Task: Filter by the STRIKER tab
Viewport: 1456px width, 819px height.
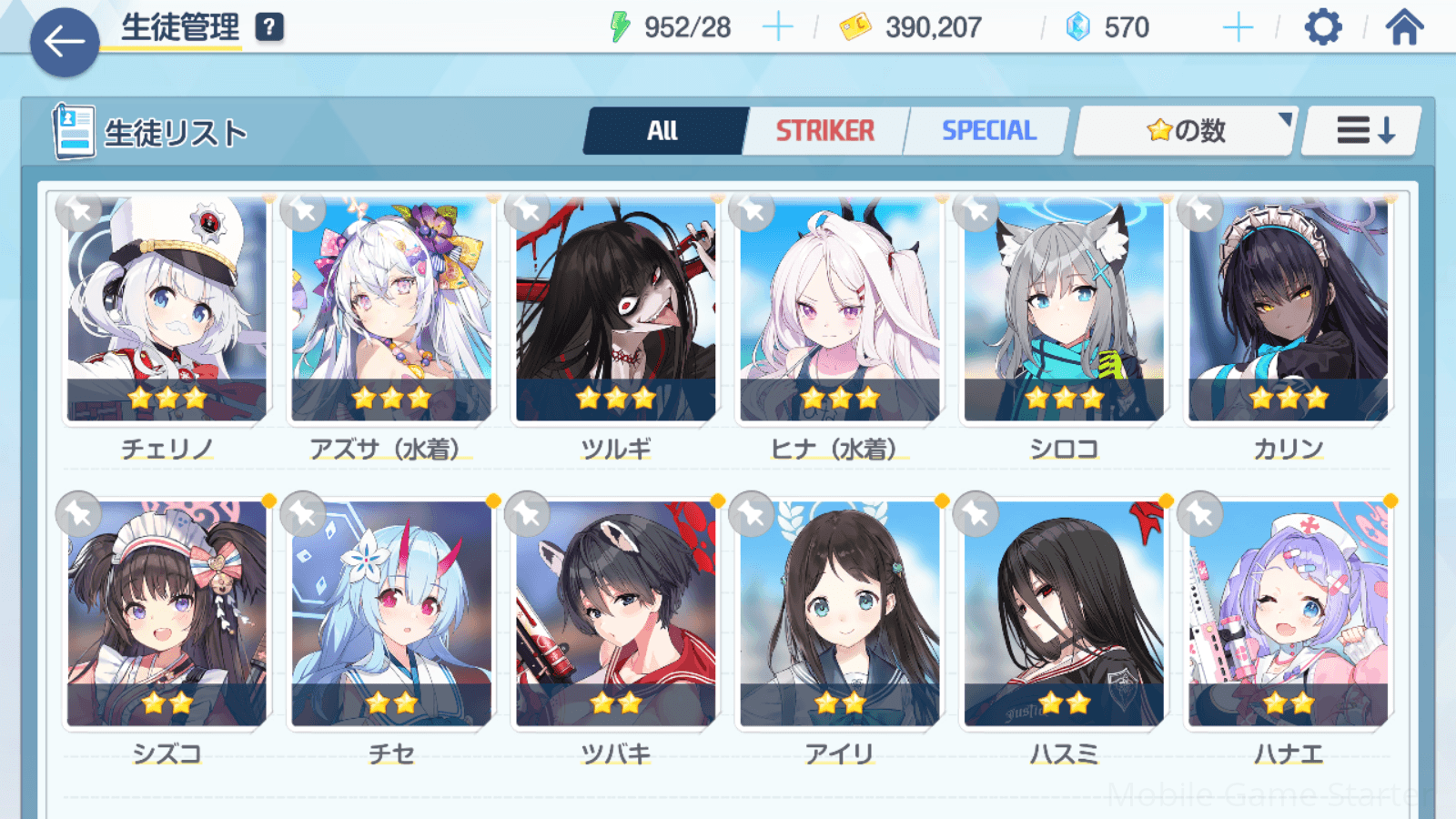Action: (824, 131)
